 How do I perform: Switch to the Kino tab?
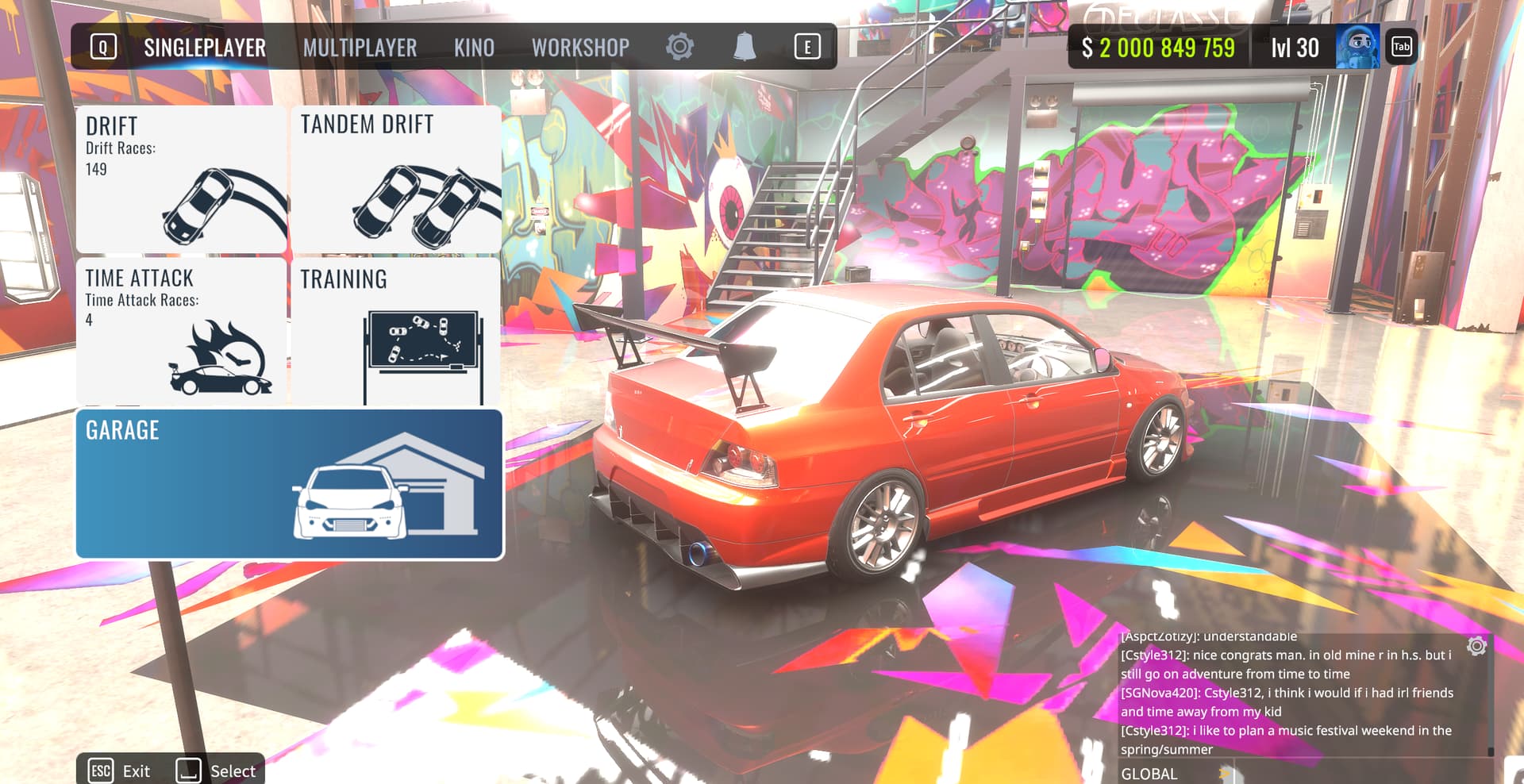tap(474, 48)
